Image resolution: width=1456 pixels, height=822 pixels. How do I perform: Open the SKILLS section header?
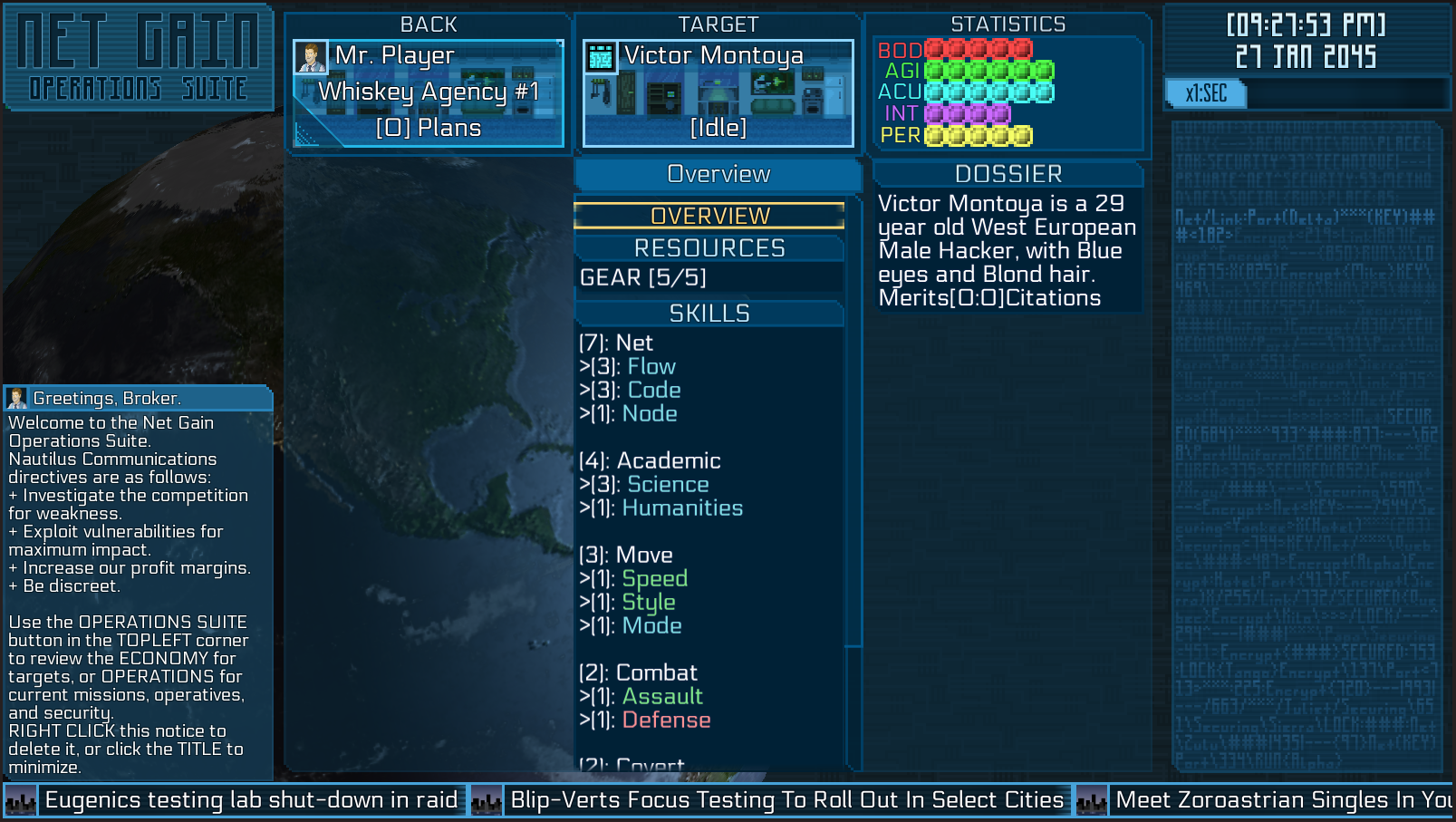tap(709, 314)
